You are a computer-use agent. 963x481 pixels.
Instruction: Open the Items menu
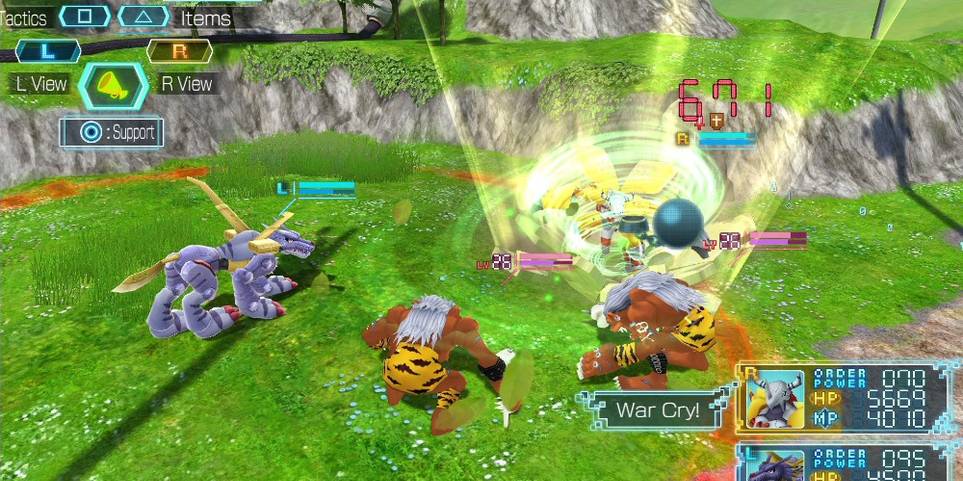click(144, 17)
